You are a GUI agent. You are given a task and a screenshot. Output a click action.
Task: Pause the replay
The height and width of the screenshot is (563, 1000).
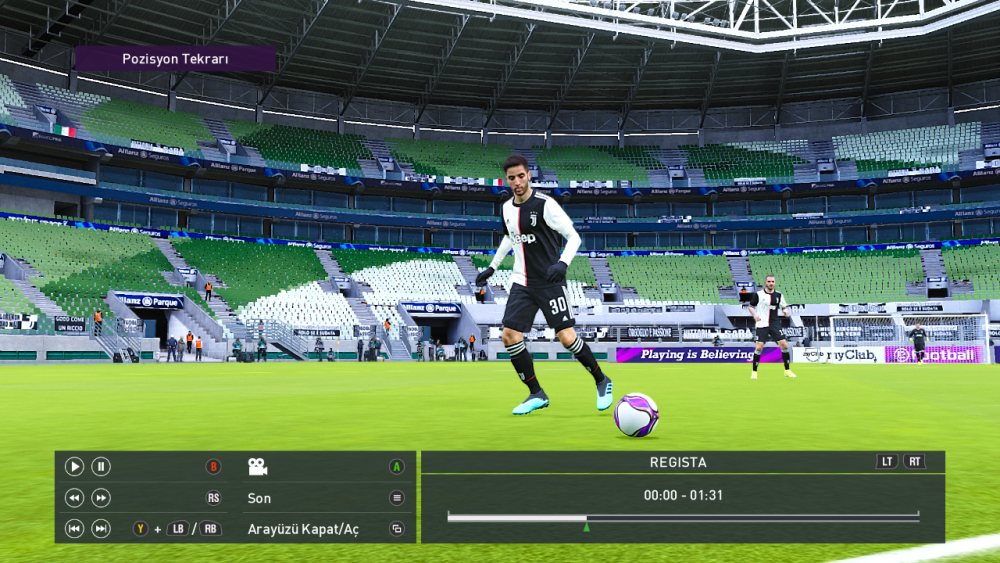[101, 466]
